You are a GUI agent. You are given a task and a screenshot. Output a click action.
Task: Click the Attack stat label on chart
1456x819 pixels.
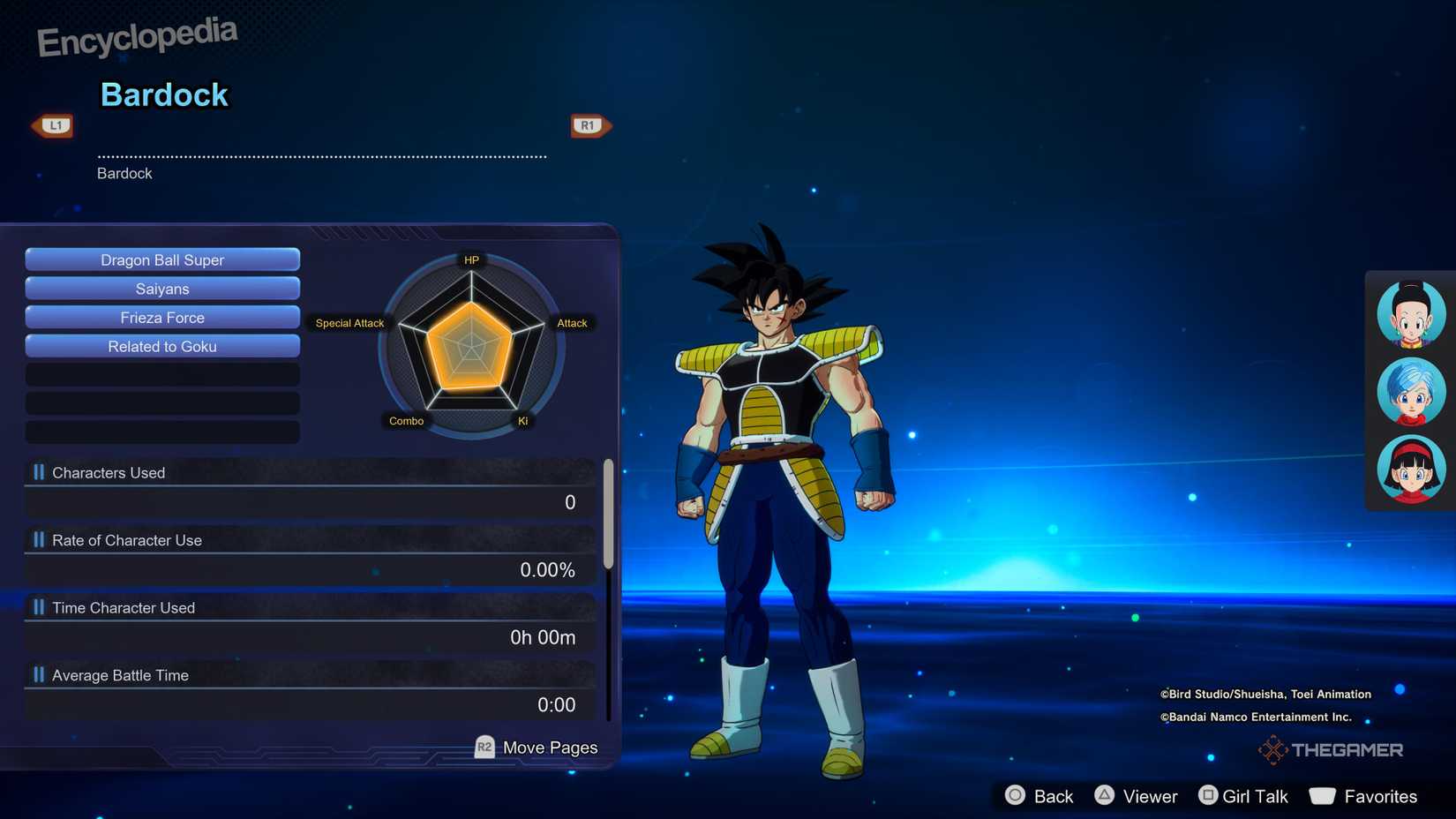click(x=572, y=323)
